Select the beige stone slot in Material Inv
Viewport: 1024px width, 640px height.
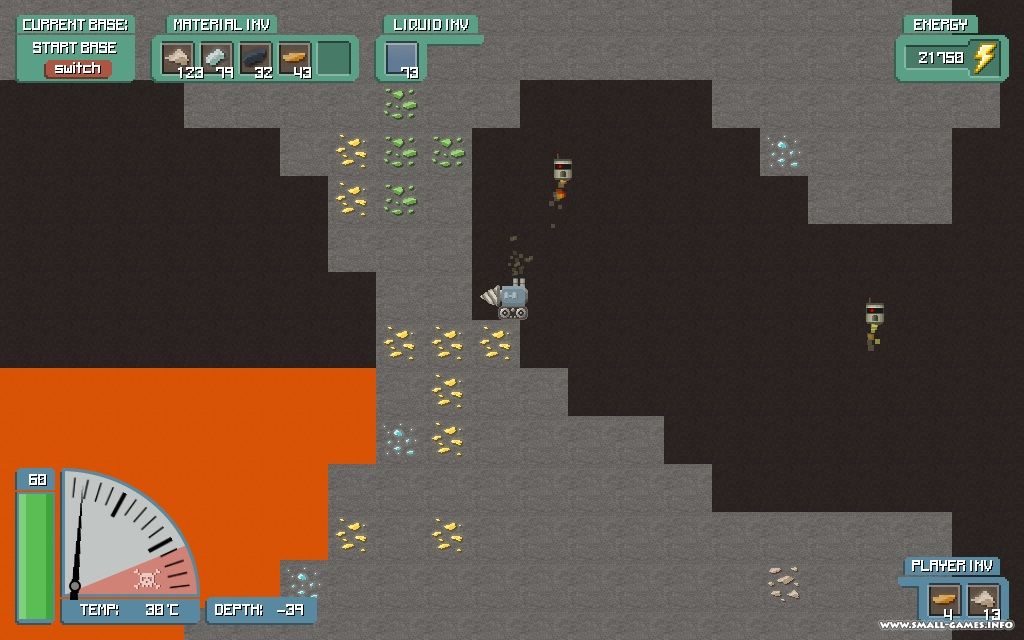pyautogui.click(x=178, y=57)
